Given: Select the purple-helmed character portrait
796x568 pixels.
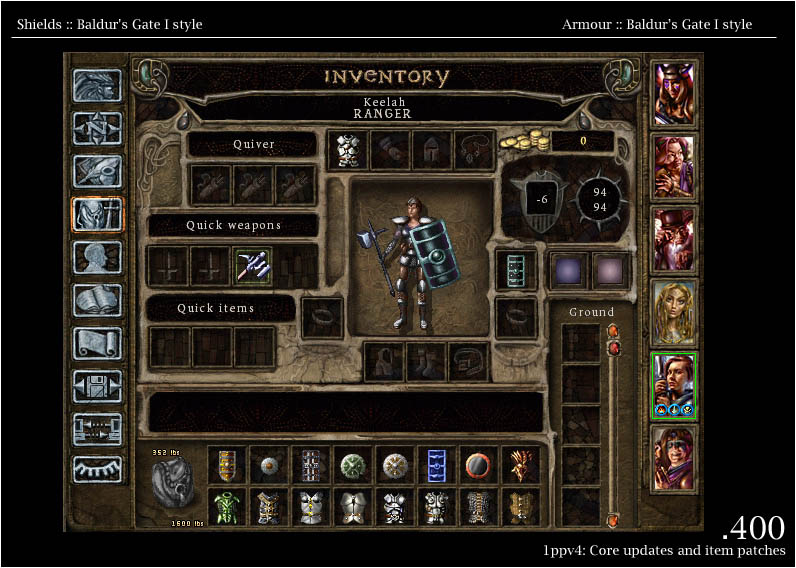Looking at the screenshot, I should 674,95.
